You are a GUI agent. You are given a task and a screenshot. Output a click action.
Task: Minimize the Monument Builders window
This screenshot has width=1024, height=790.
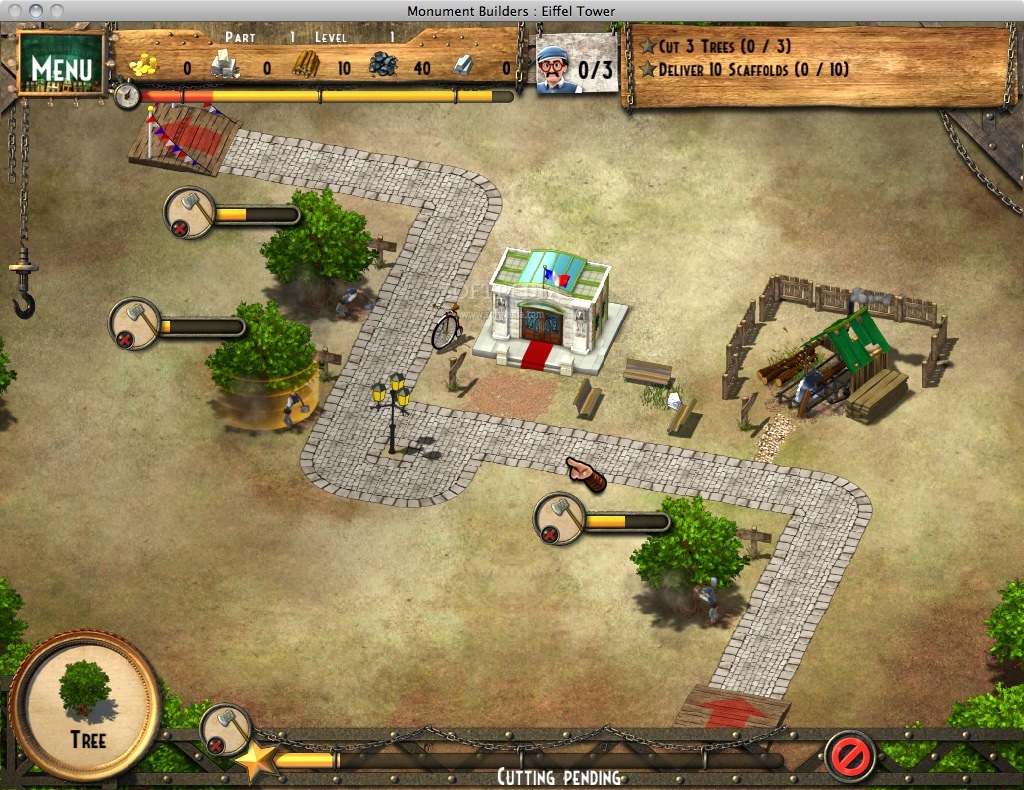coord(35,10)
